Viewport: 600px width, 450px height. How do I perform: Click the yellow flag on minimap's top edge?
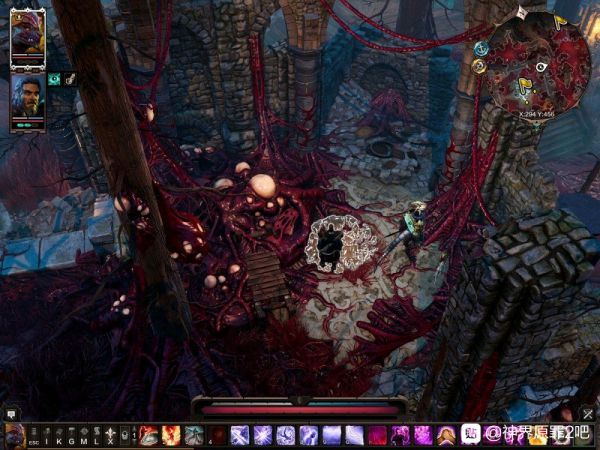[x=558, y=18]
